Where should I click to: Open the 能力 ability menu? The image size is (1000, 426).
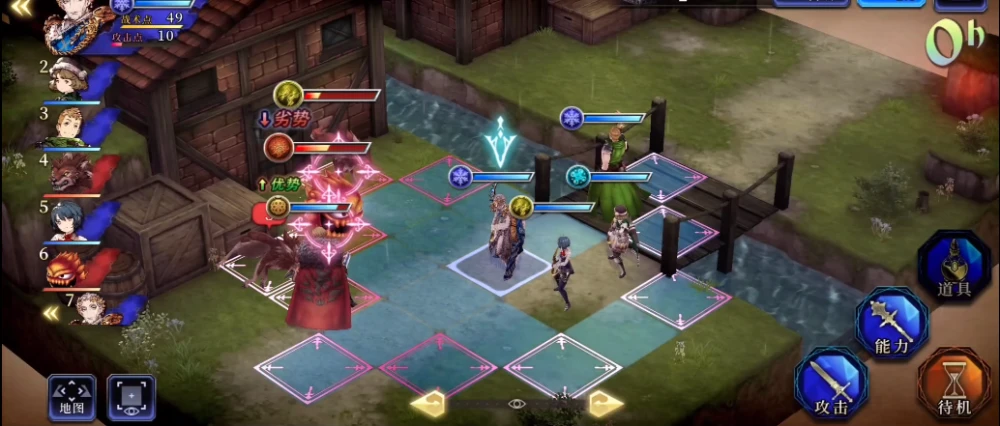tap(892, 322)
